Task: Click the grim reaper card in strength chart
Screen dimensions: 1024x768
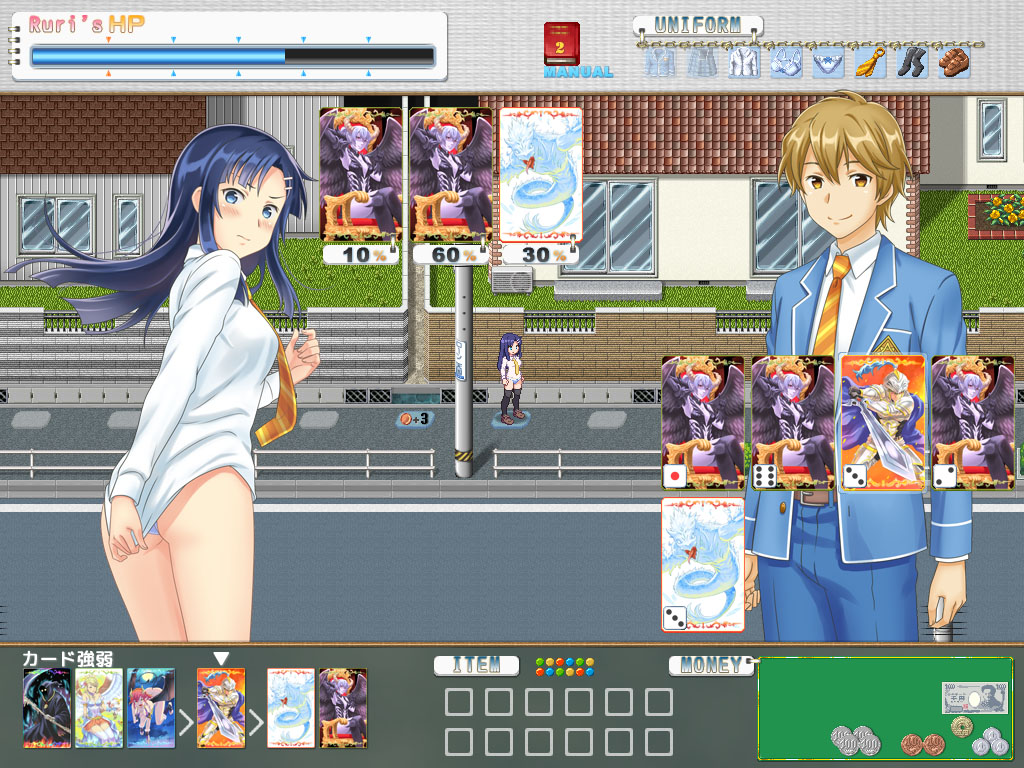Action: [x=47, y=708]
